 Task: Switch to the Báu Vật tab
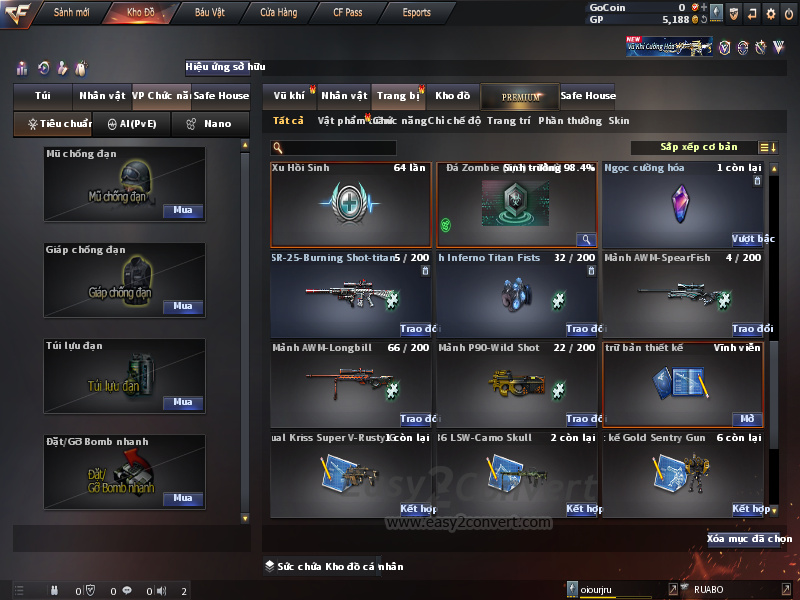pyautogui.click(x=210, y=13)
